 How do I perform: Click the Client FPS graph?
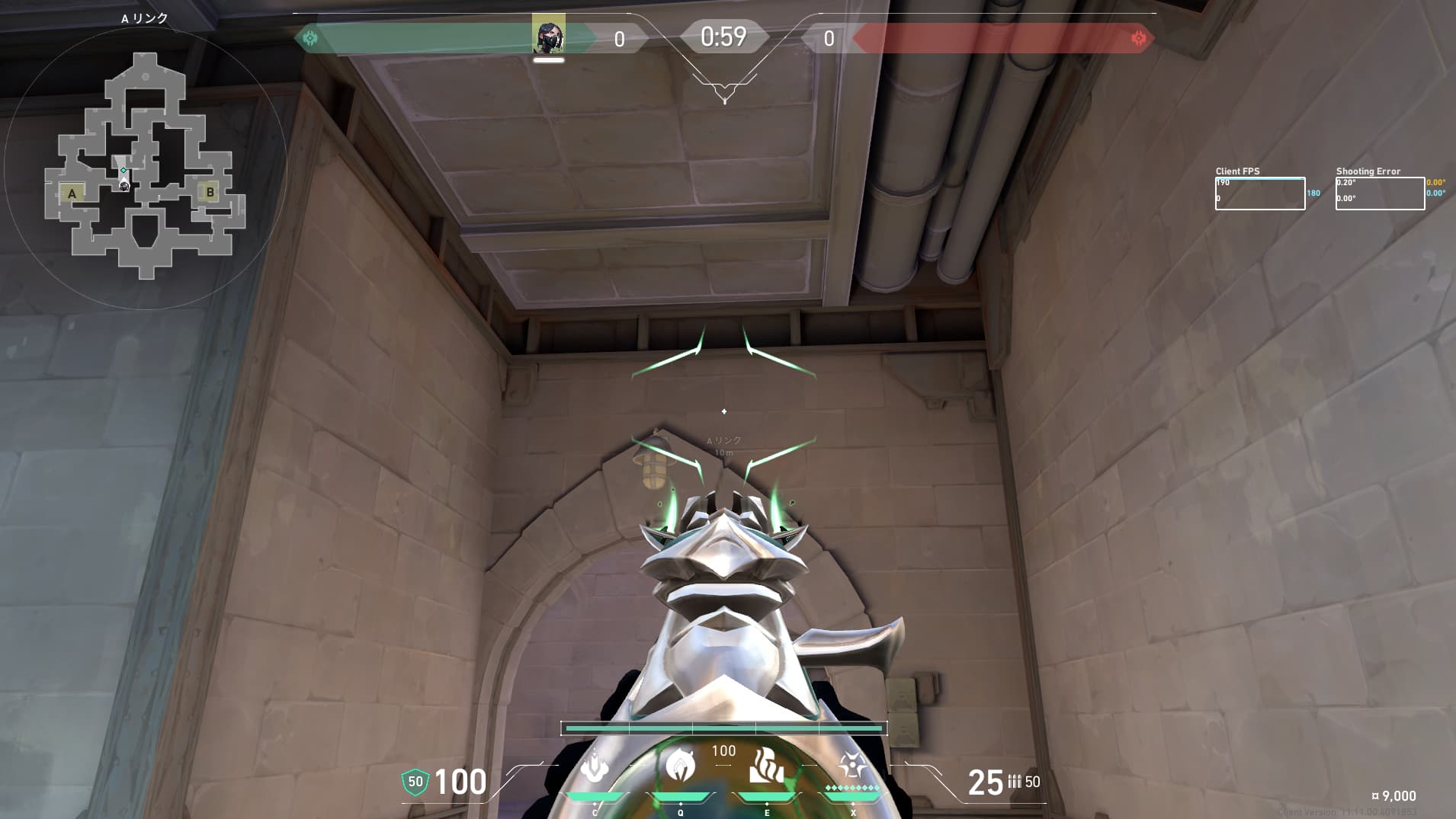tap(1259, 194)
